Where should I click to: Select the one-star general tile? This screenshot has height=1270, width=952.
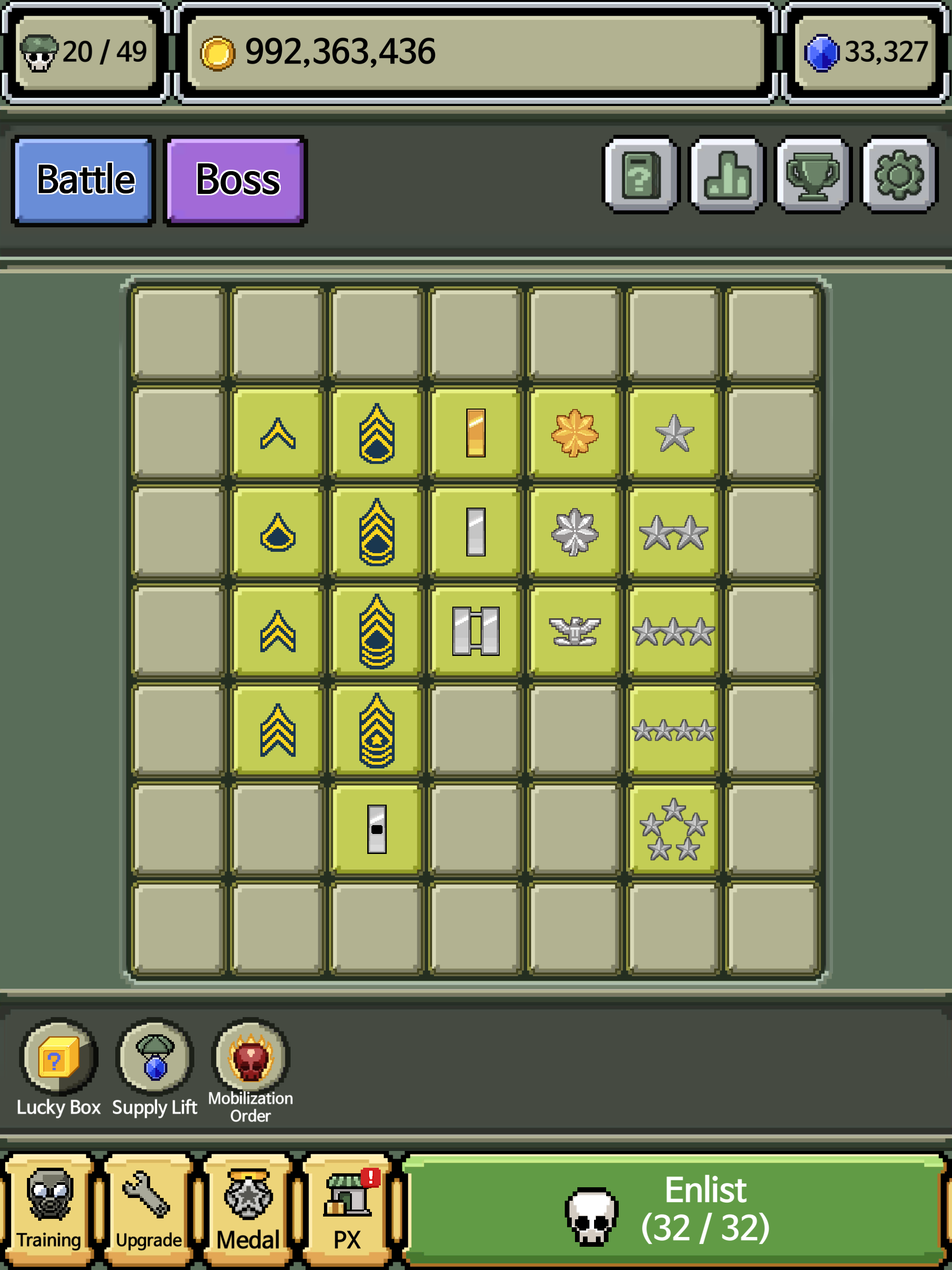coord(674,432)
